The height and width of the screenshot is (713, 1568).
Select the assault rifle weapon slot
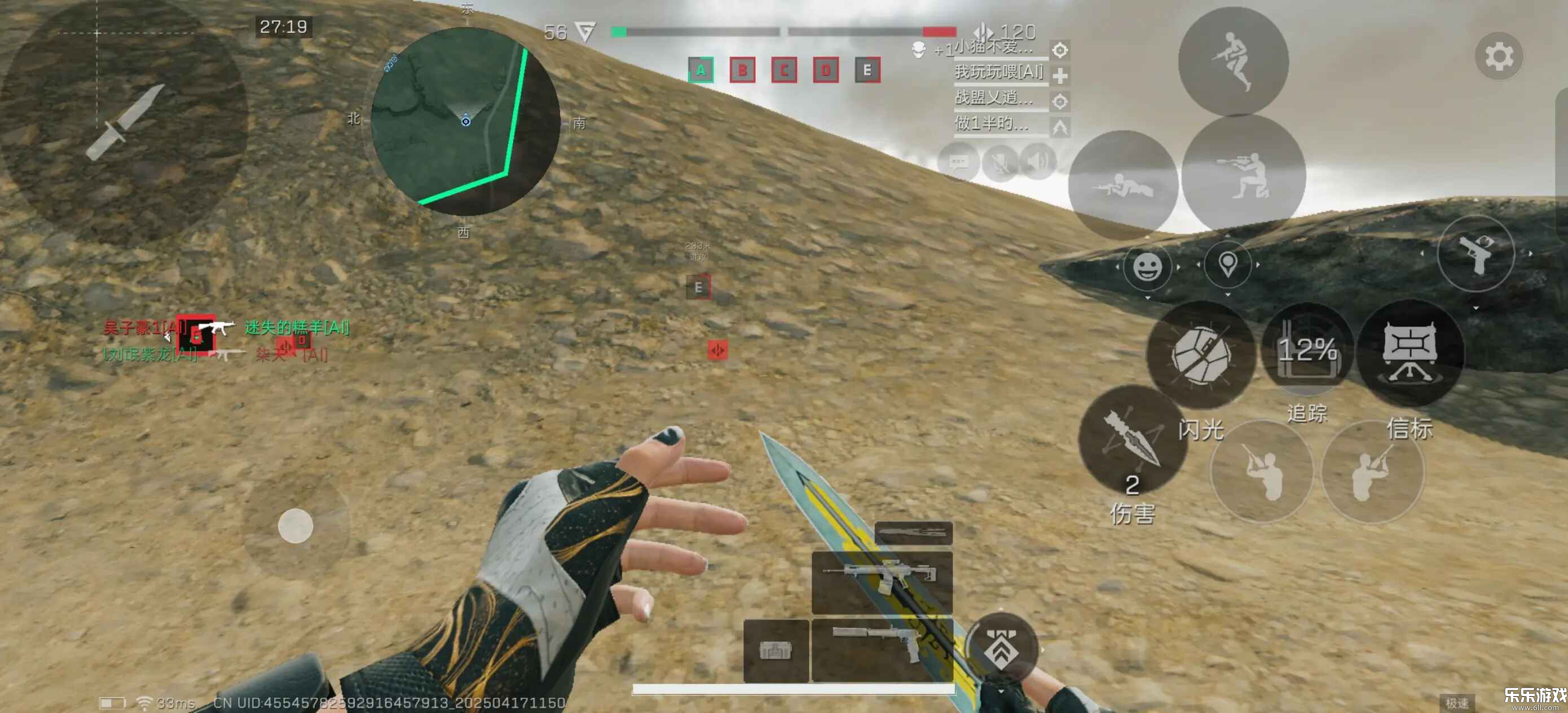tap(882, 580)
